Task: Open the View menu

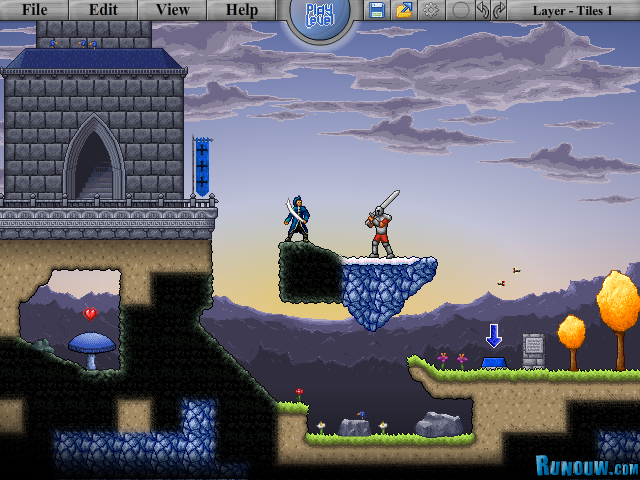Action: click(x=172, y=10)
